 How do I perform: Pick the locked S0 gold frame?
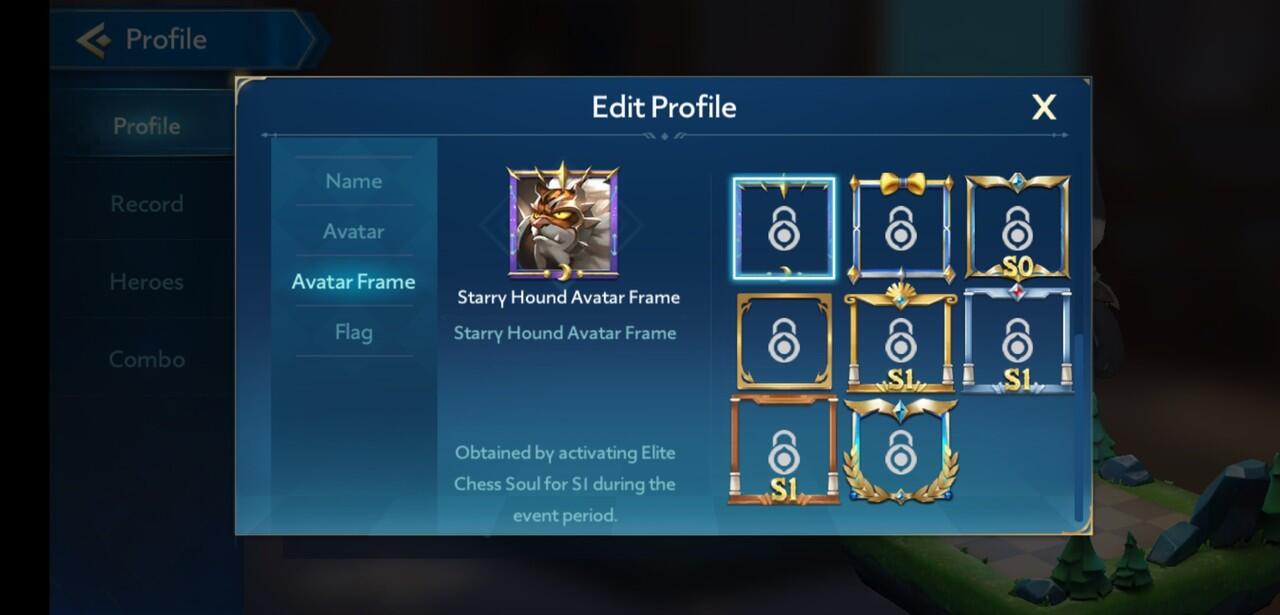(x=1017, y=228)
